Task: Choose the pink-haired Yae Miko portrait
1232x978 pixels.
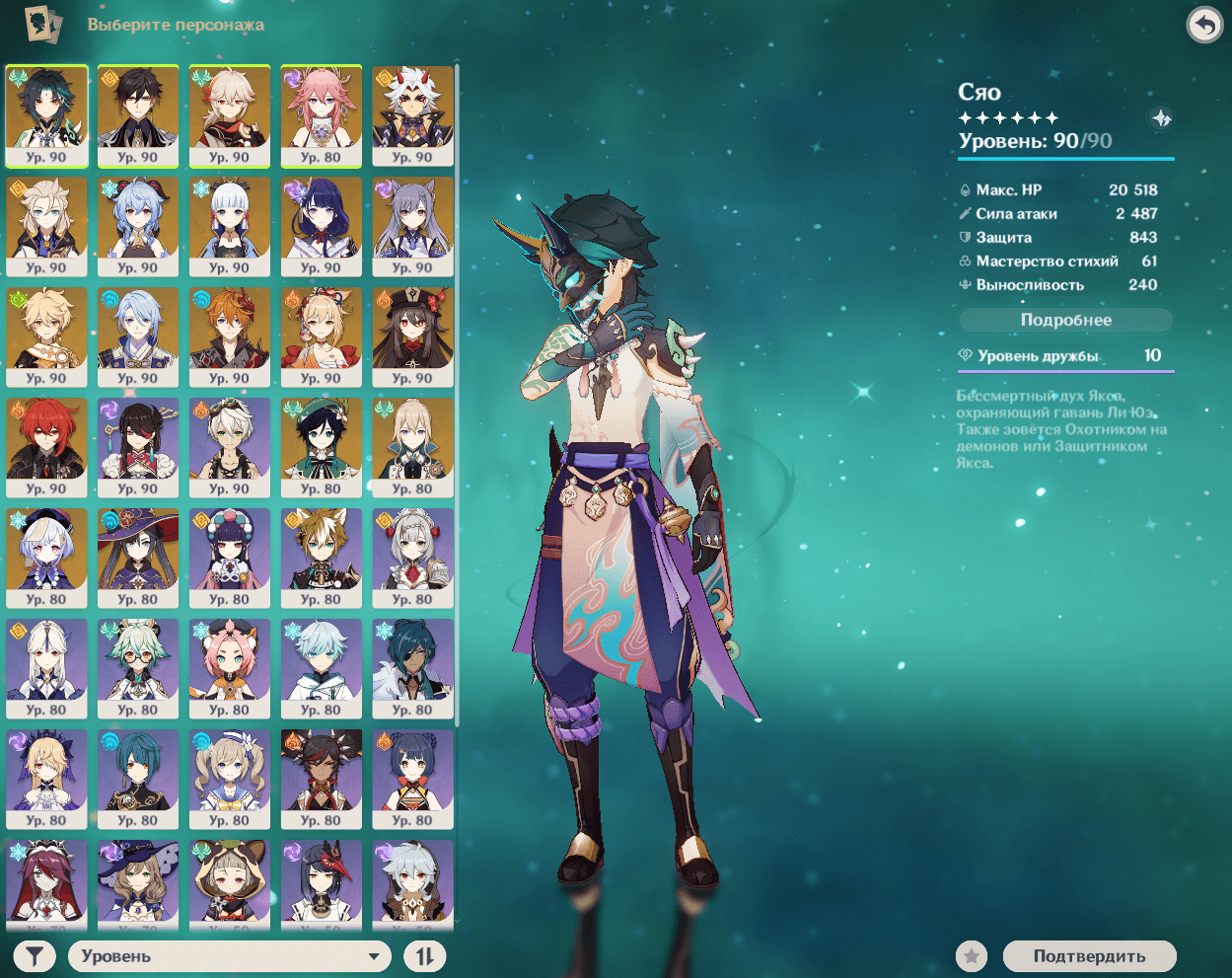Action: [x=321, y=115]
